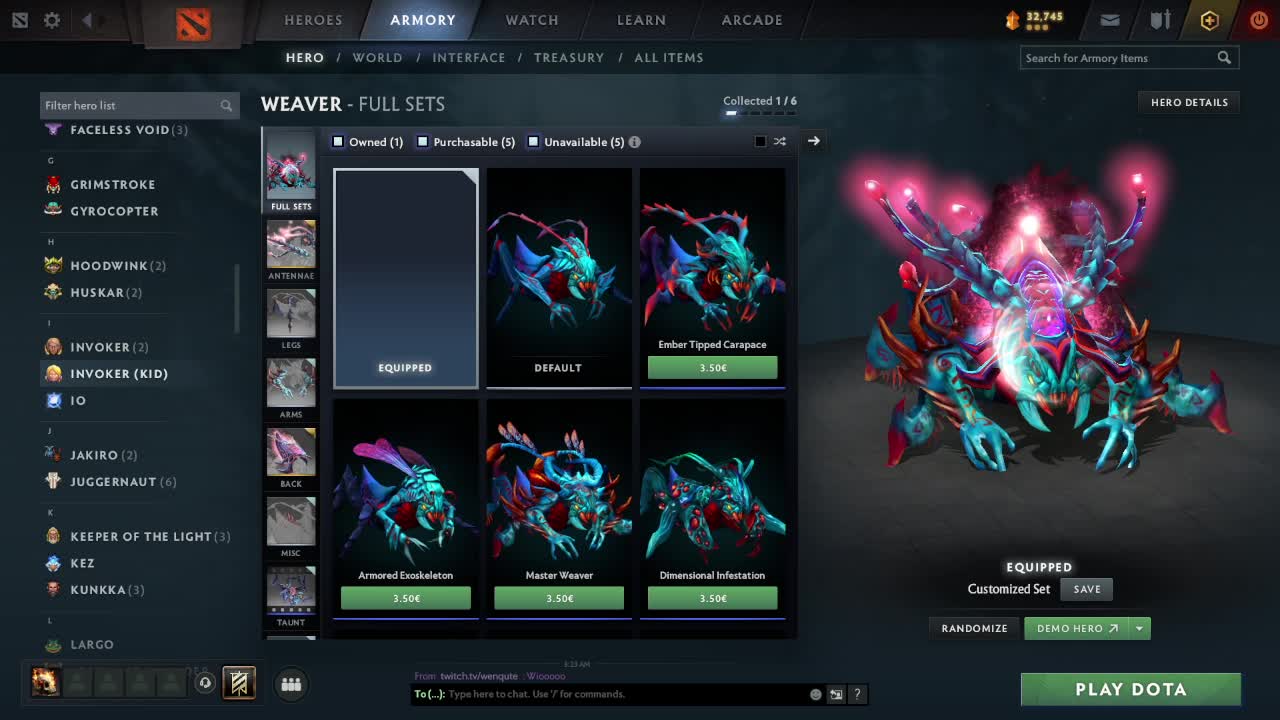This screenshot has width=1280, height=720.
Task: Toggle the Owned filter checkbox
Action: coord(338,142)
